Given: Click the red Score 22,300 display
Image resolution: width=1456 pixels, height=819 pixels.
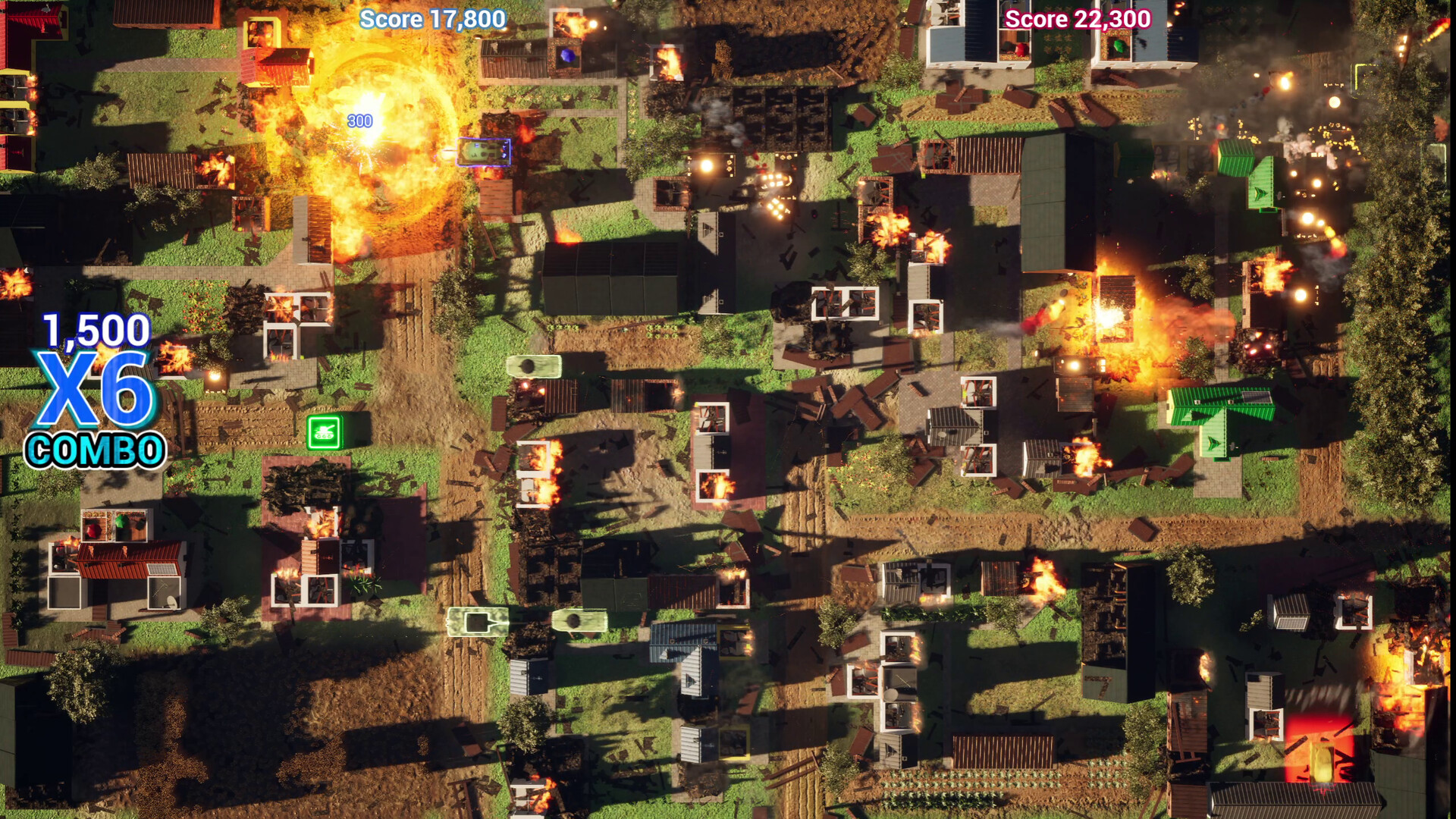Looking at the screenshot, I should pyautogui.click(x=1077, y=20).
